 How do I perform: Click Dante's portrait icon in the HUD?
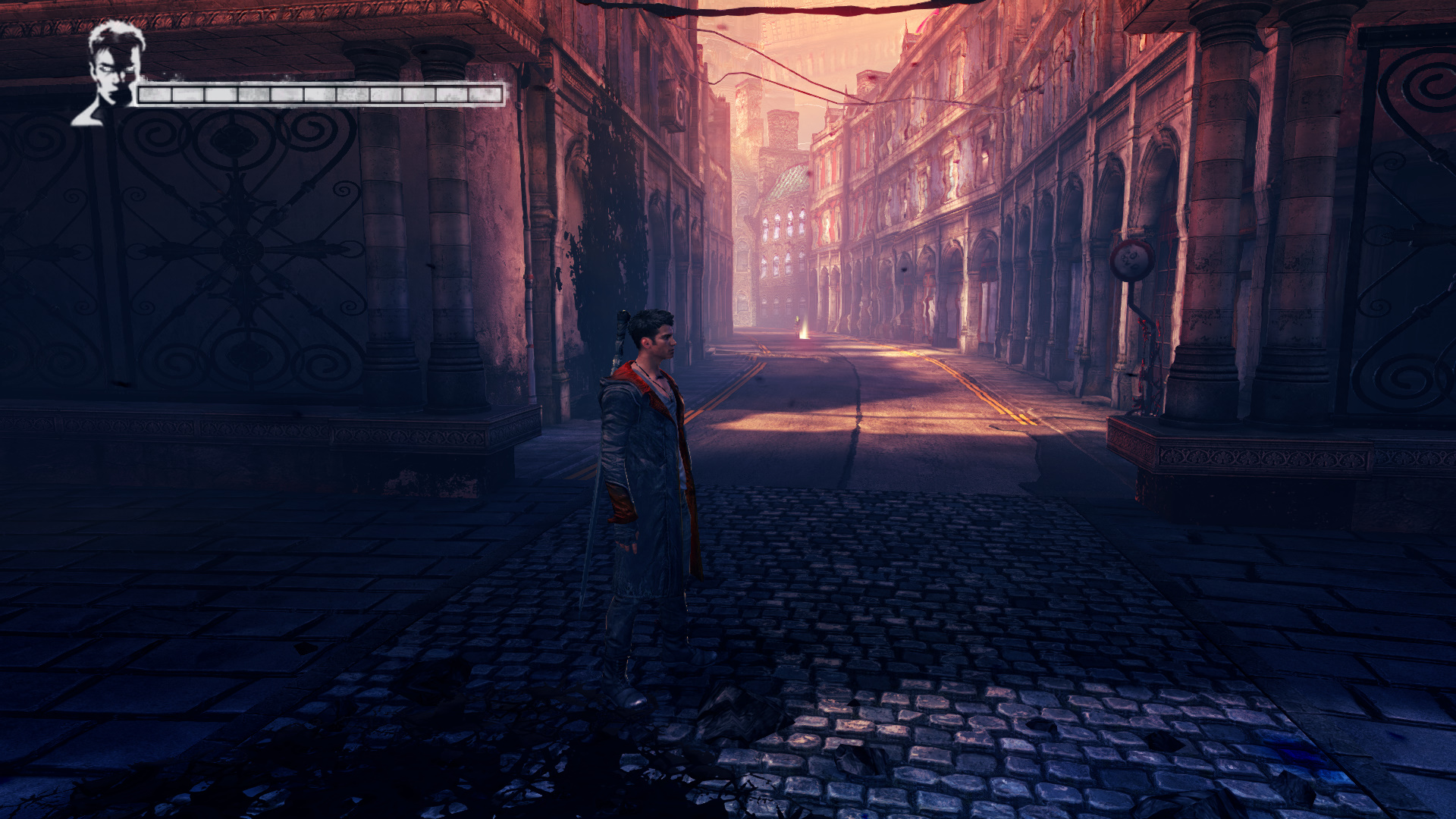click(x=112, y=72)
